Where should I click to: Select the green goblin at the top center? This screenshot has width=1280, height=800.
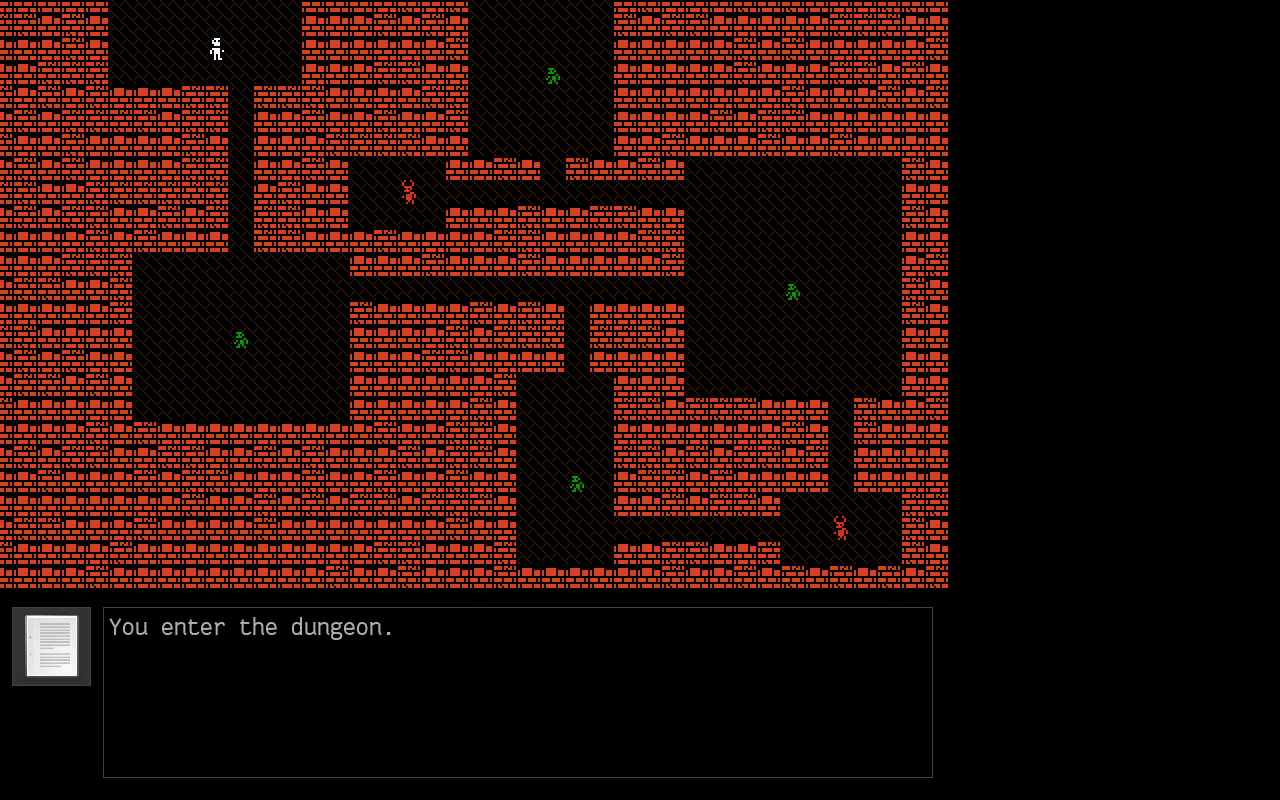coord(551,74)
